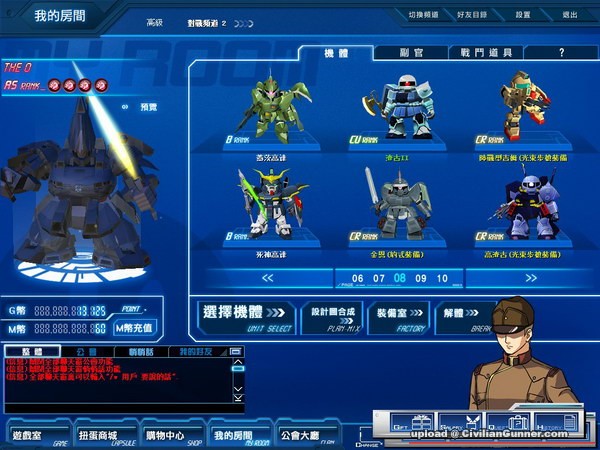Click the M幣充值 recharge button
Image resolution: width=600 pixels, height=450 pixels.
tap(134, 328)
